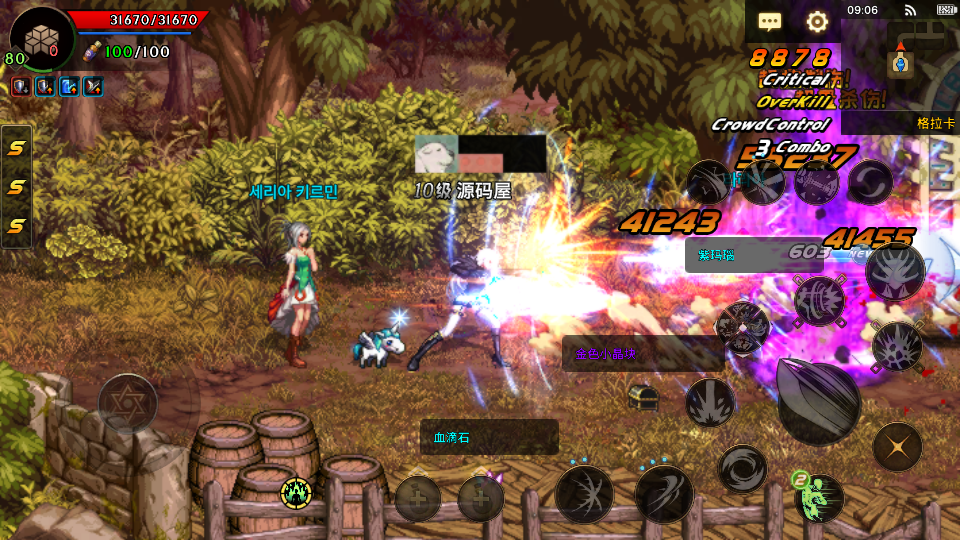Viewport: 960px width, 540px height.
Task: Activate the crescent swirl skill in top row
Action: pyautogui.click(x=870, y=182)
